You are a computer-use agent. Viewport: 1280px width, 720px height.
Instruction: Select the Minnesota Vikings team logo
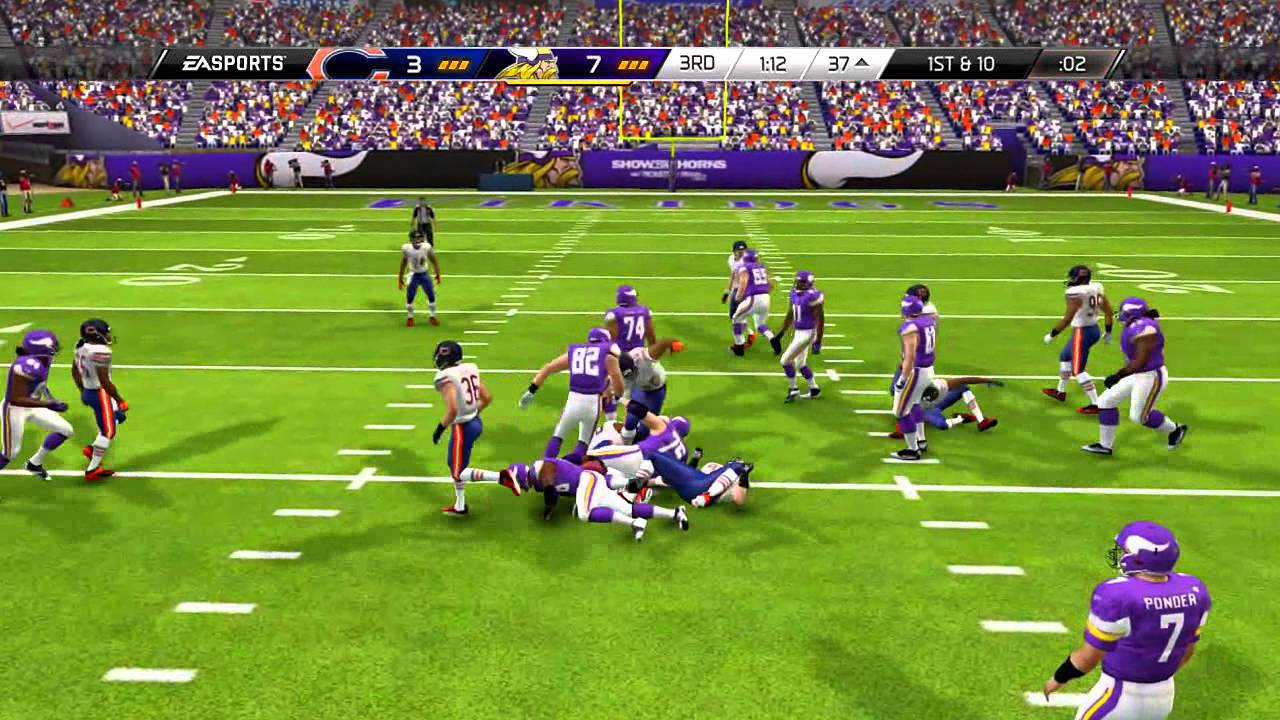coord(530,63)
